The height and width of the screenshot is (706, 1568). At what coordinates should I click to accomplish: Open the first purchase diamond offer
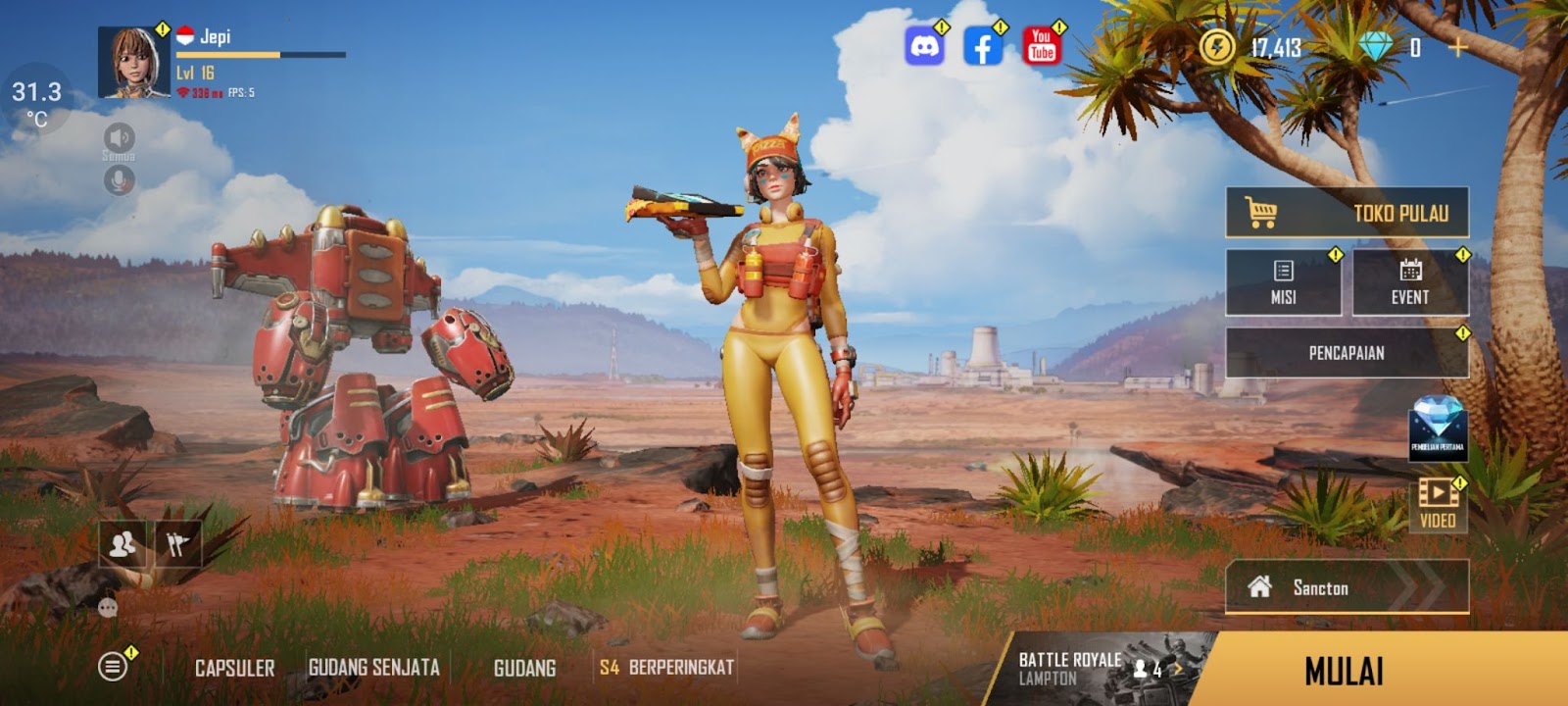[1438, 429]
